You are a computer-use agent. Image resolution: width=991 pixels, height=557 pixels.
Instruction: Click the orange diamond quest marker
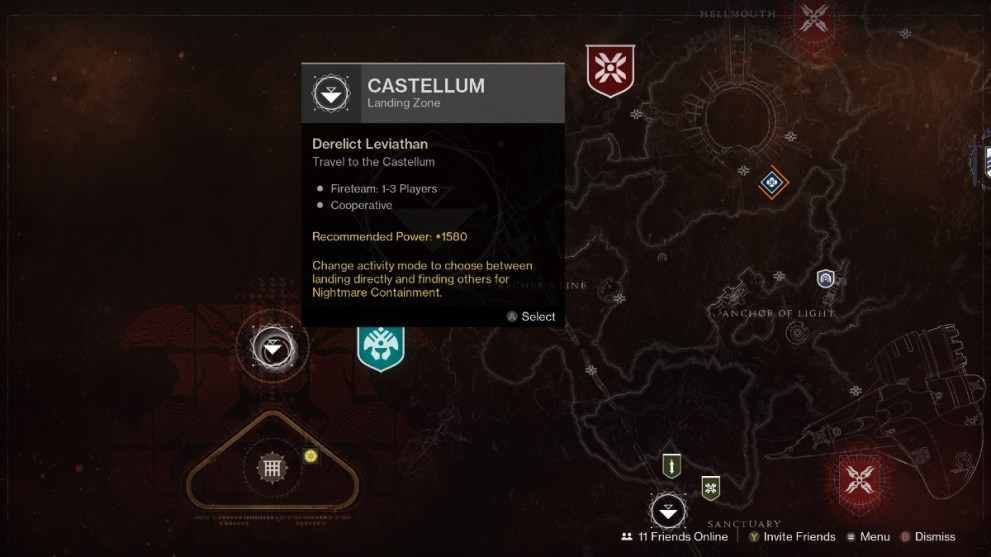(x=772, y=183)
